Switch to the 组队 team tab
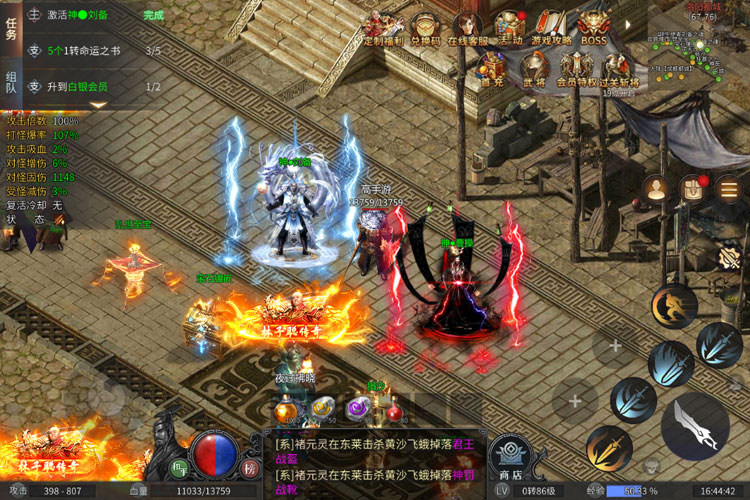The height and width of the screenshot is (500, 750). 11,80
